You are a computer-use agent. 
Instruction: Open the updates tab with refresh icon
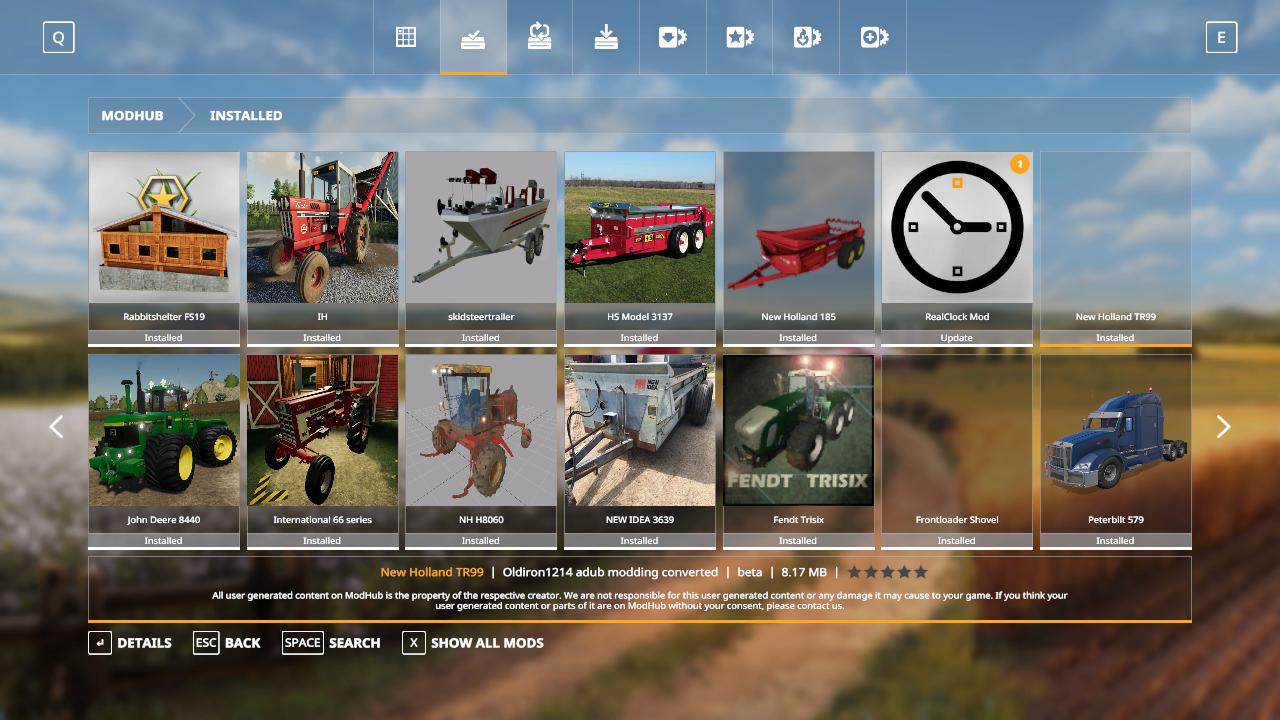point(540,38)
